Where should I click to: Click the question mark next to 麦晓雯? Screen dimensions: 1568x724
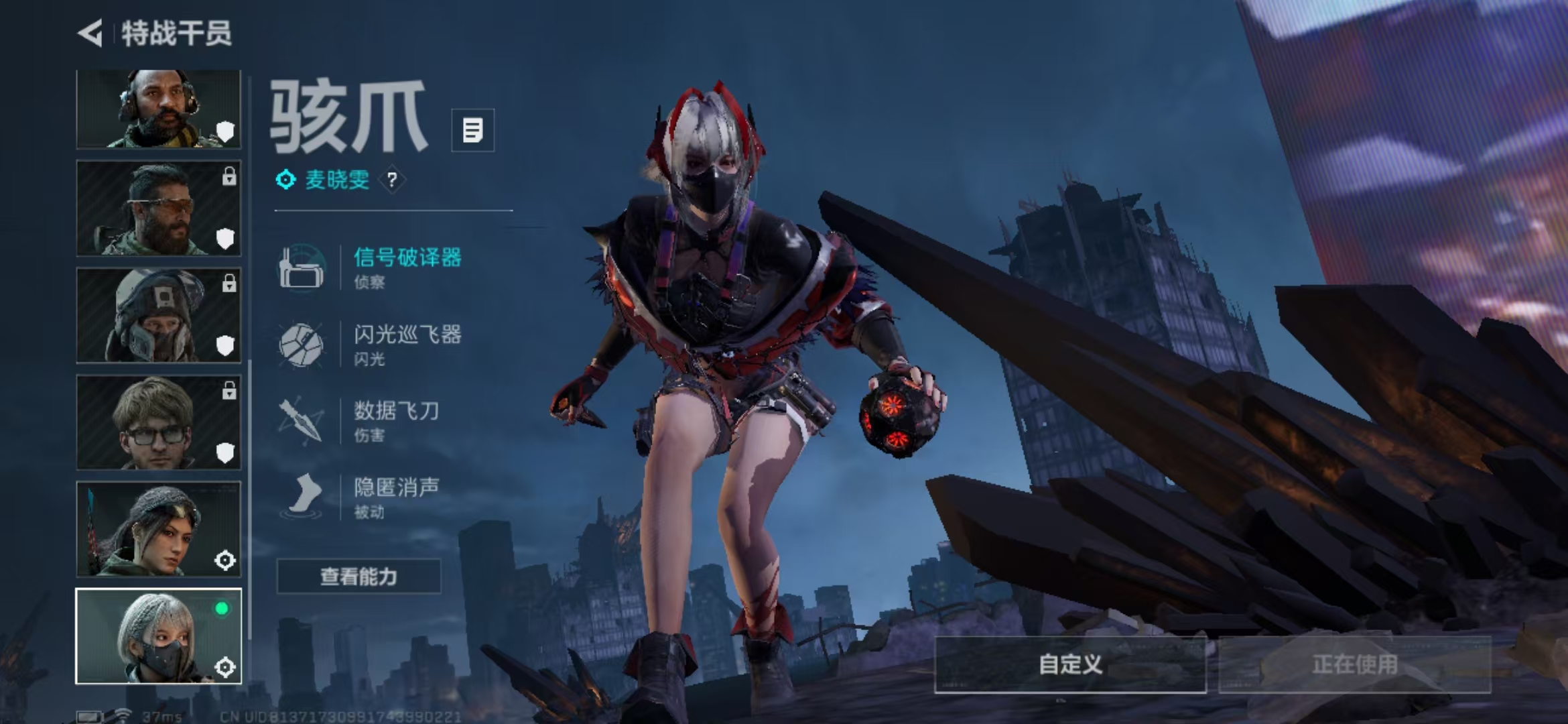pyautogui.click(x=392, y=180)
